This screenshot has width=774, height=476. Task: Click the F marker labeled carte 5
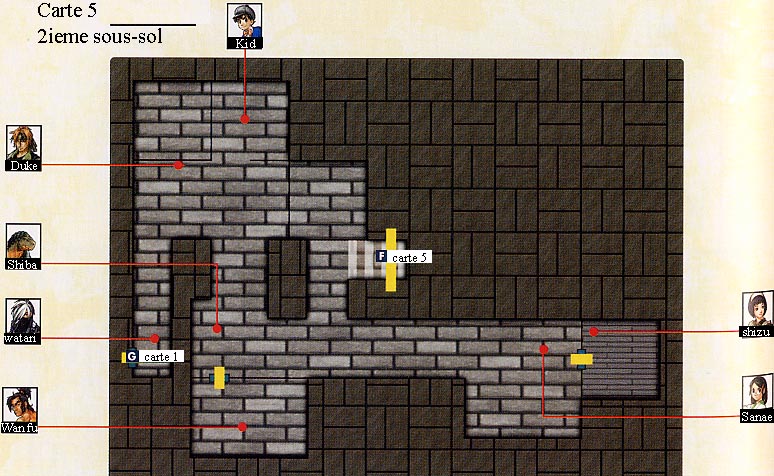point(381,257)
